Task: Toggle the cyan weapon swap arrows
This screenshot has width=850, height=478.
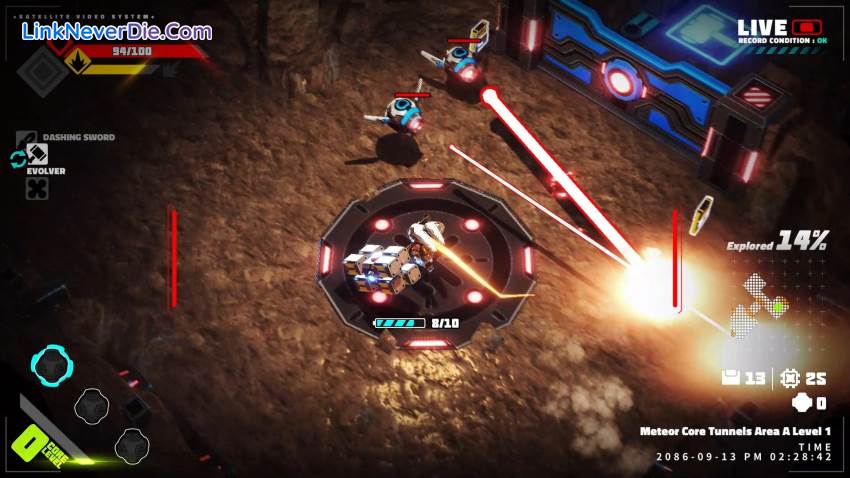Action: pyautogui.click(x=17, y=159)
